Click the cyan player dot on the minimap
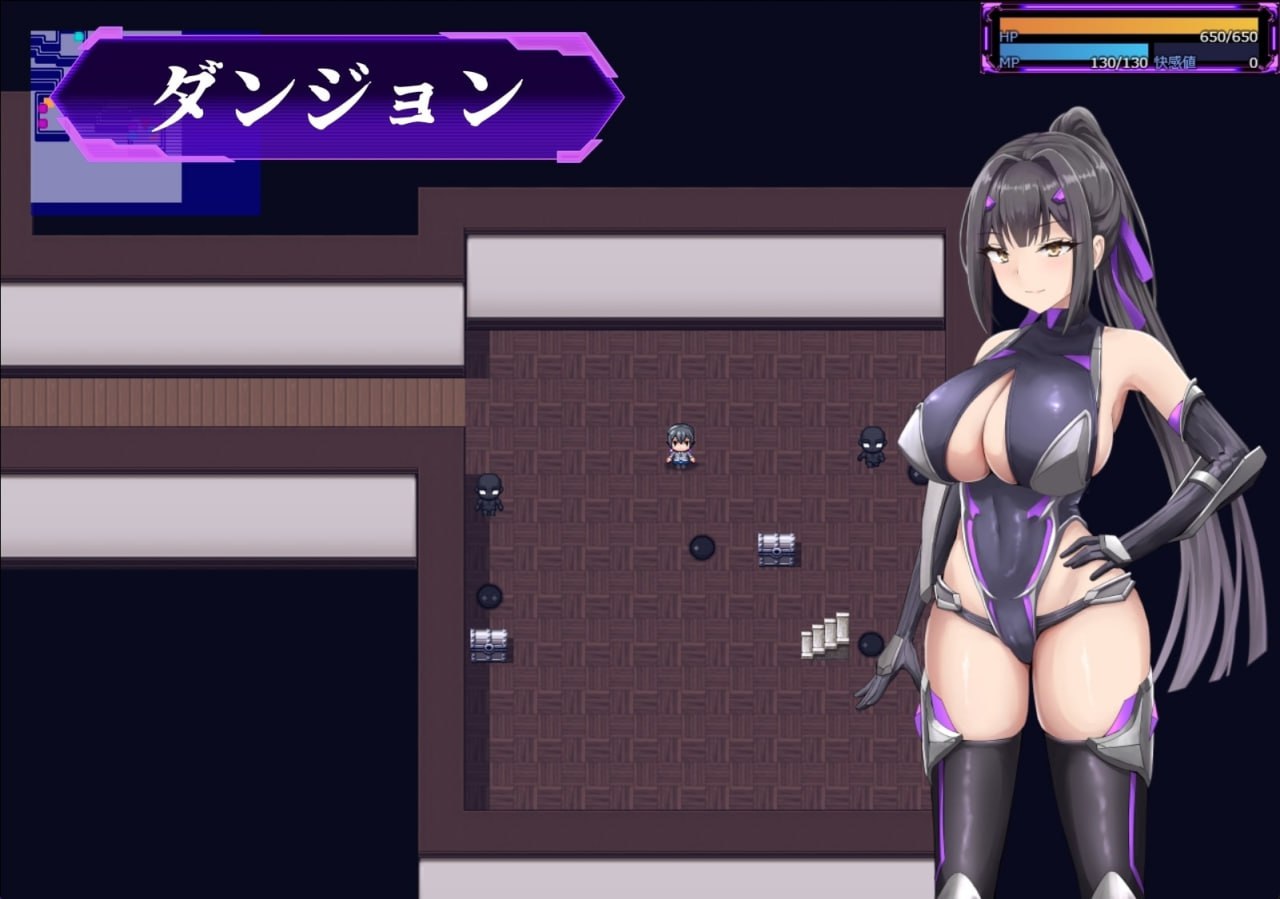 [x=78, y=36]
